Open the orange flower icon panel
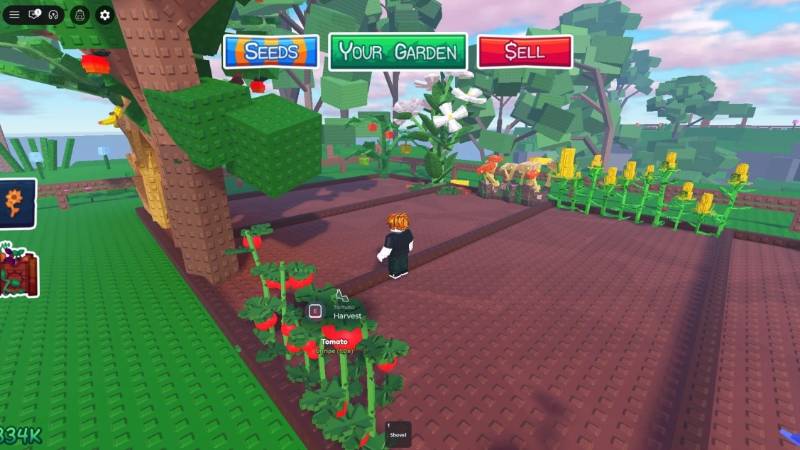This screenshot has height=450, width=800. [x=15, y=204]
